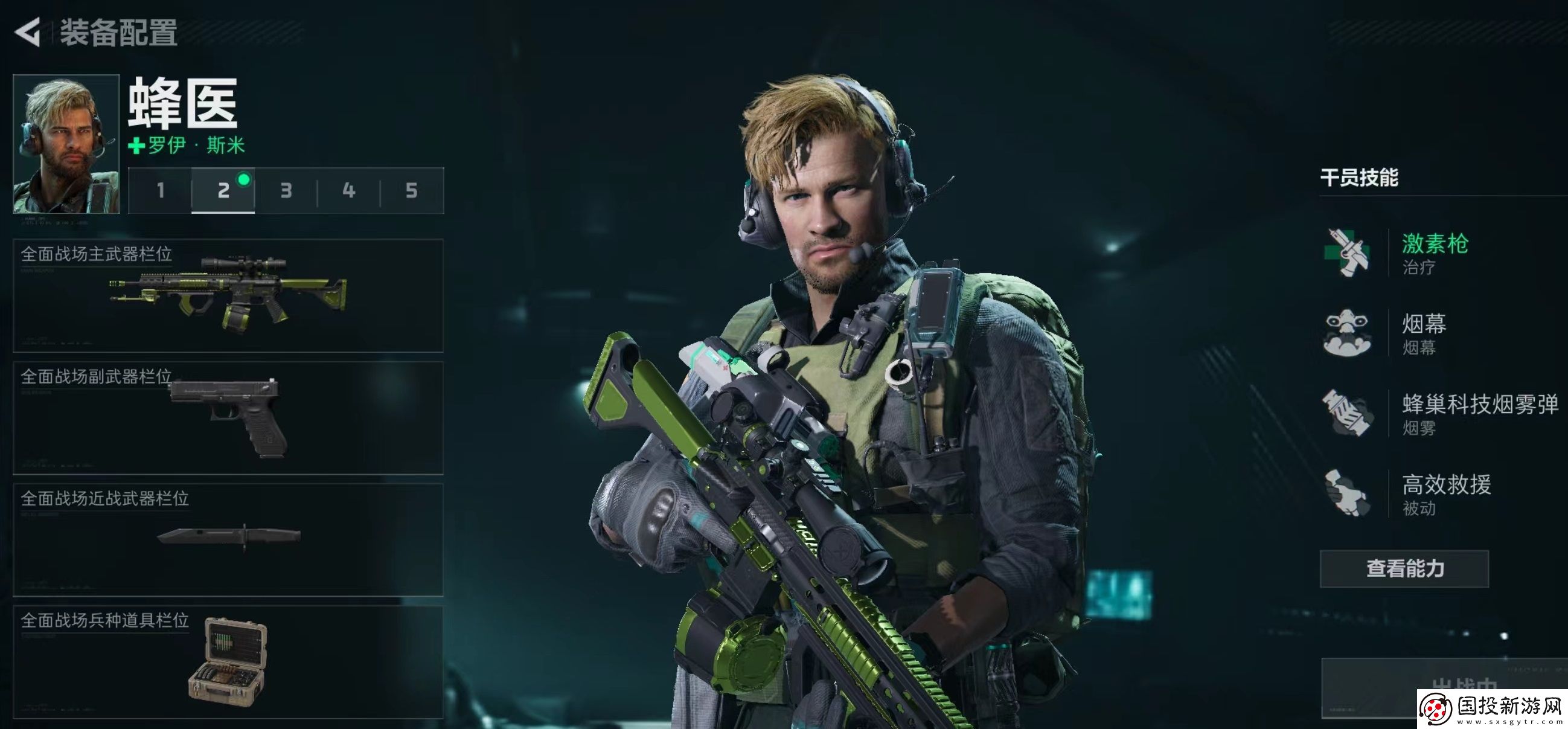Choose loadout preset 2

(x=223, y=191)
